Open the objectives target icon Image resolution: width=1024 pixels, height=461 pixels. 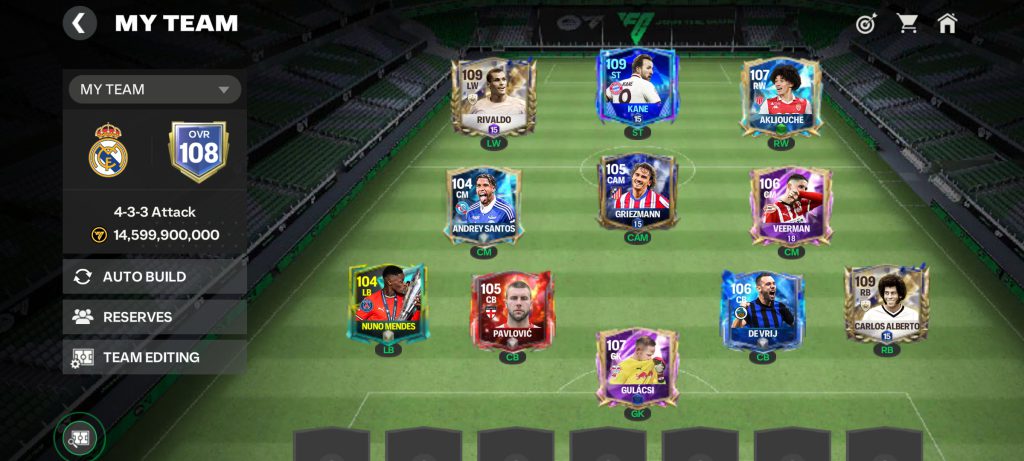(866, 23)
